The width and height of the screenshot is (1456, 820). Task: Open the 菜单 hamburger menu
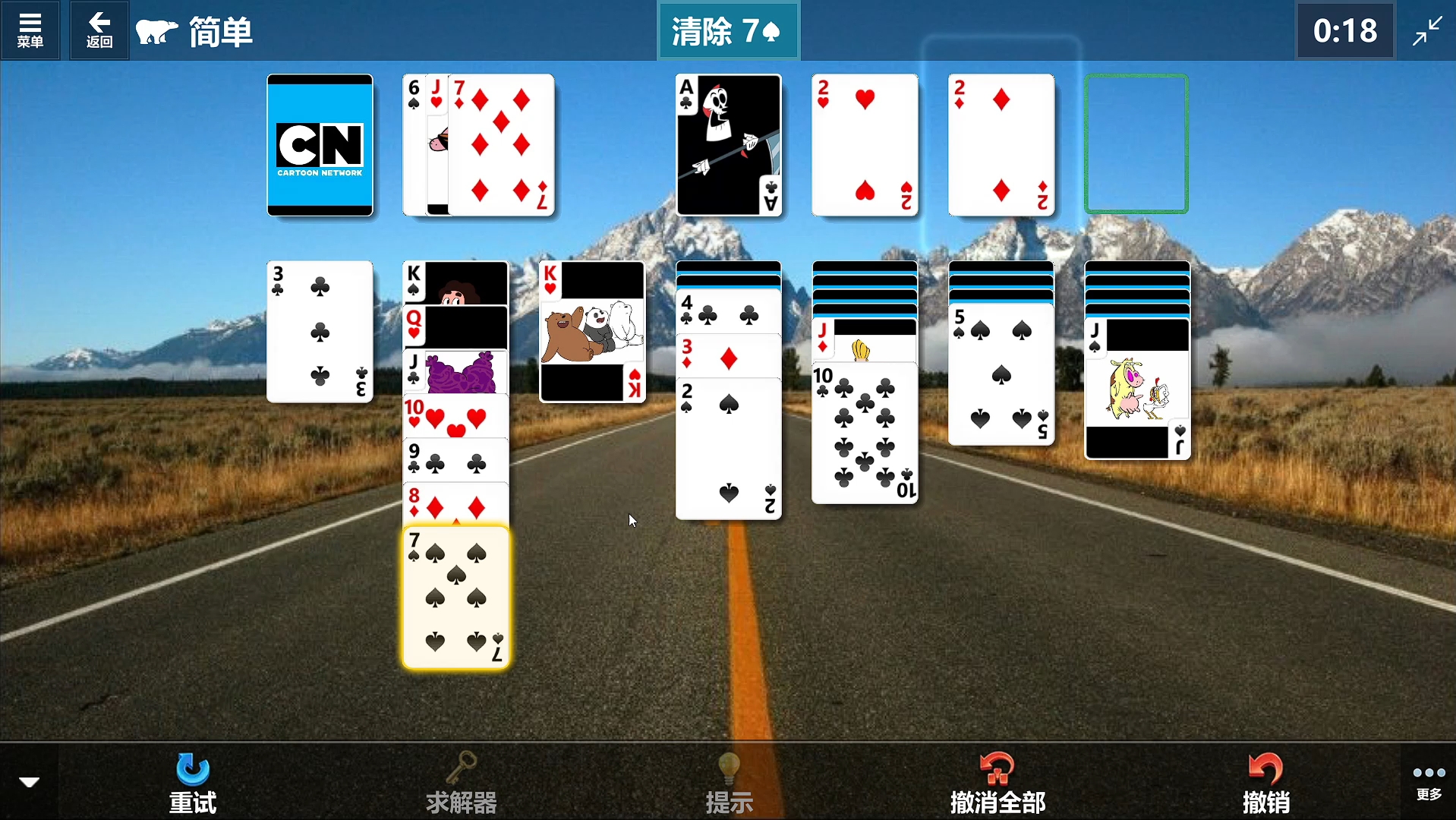pyautogui.click(x=30, y=30)
